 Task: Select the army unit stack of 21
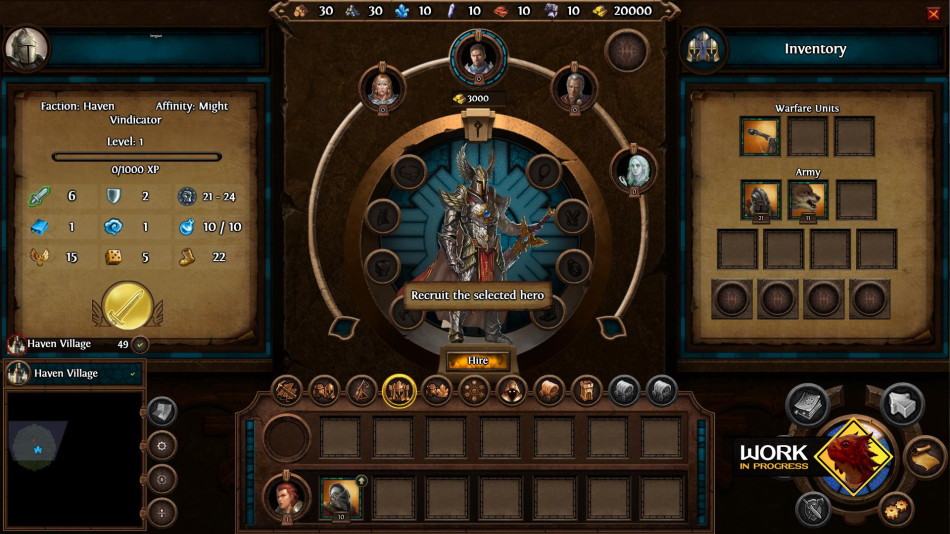click(x=761, y=200)
